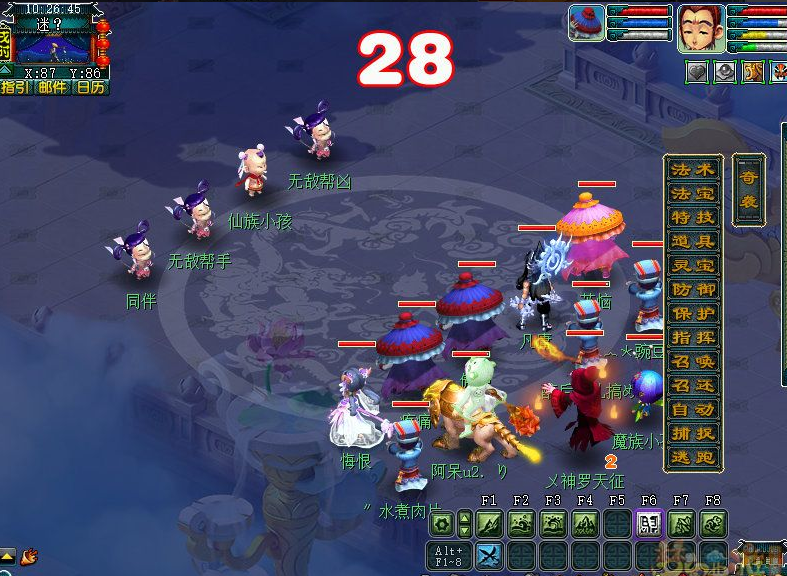Select the 召唤 summon command

click(x=693, y=362)
